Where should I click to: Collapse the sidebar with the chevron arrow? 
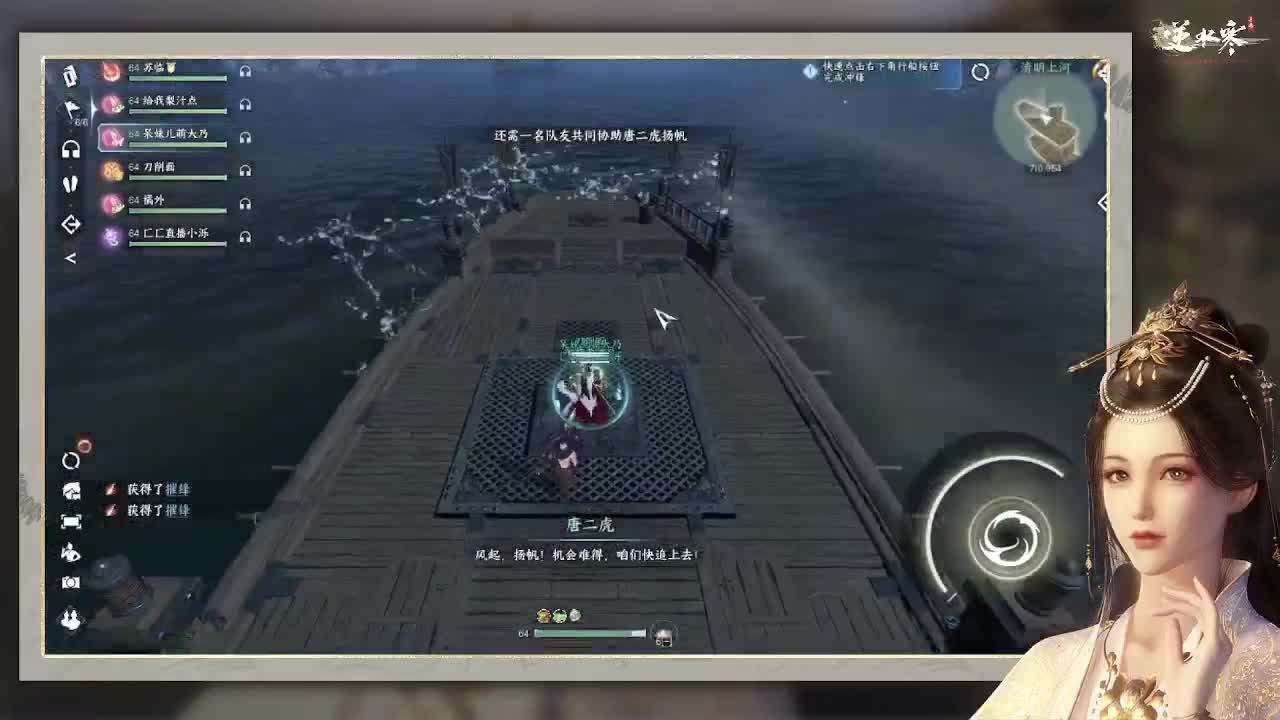click(70, 257)
